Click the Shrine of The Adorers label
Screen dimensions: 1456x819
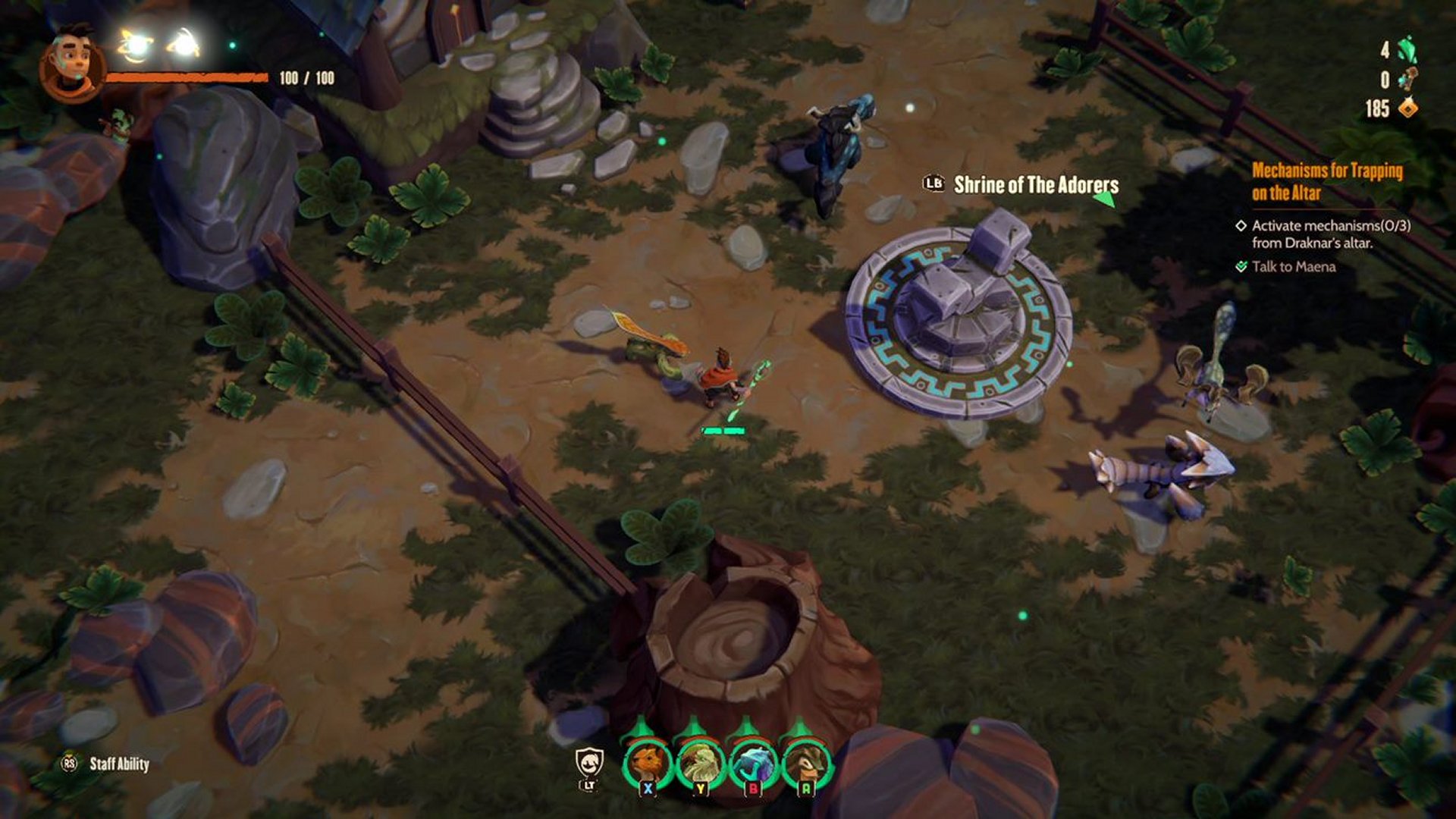click(x=1036, y=185)
